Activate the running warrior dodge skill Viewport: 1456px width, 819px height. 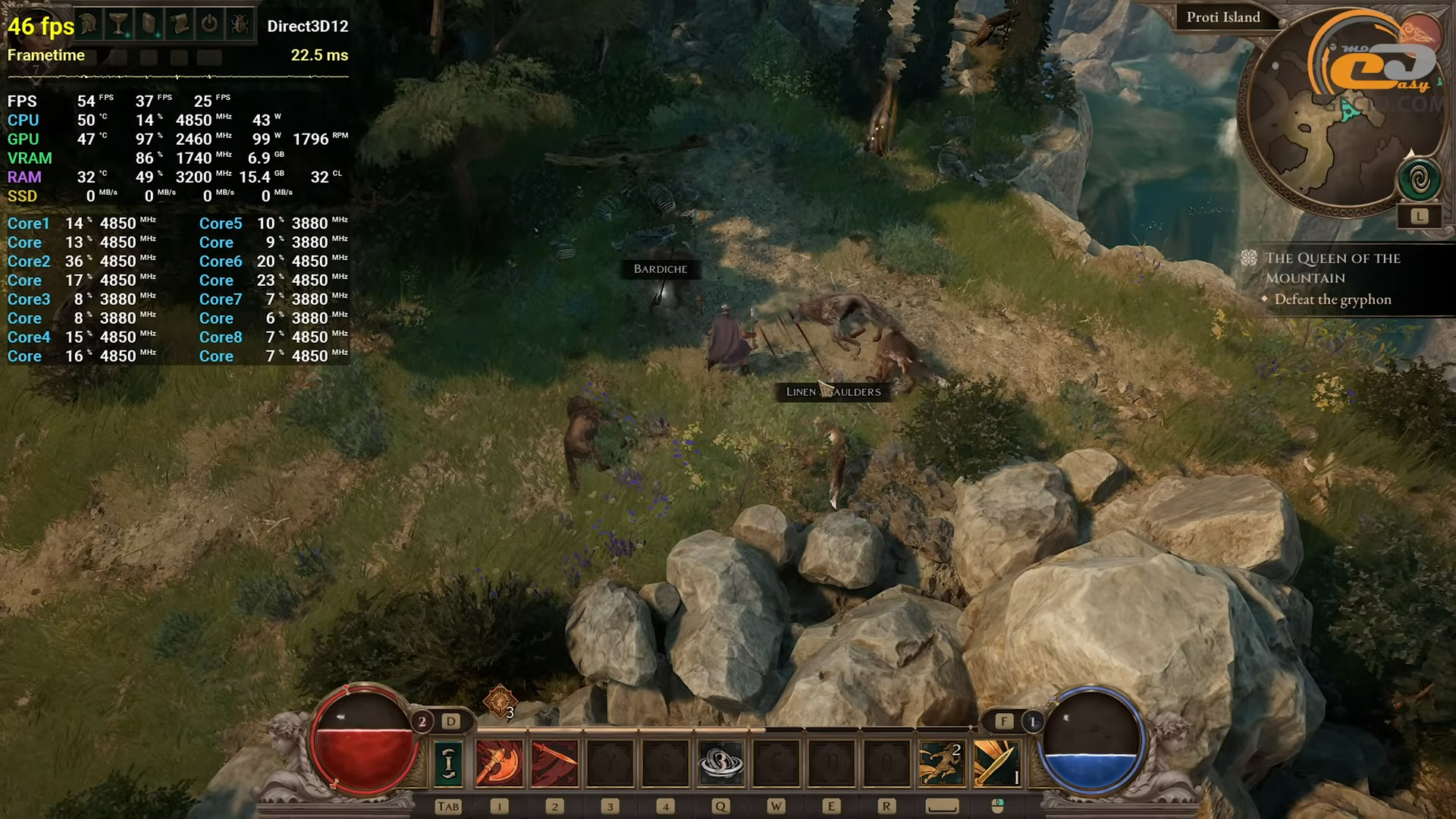click(x=941, y=762)
